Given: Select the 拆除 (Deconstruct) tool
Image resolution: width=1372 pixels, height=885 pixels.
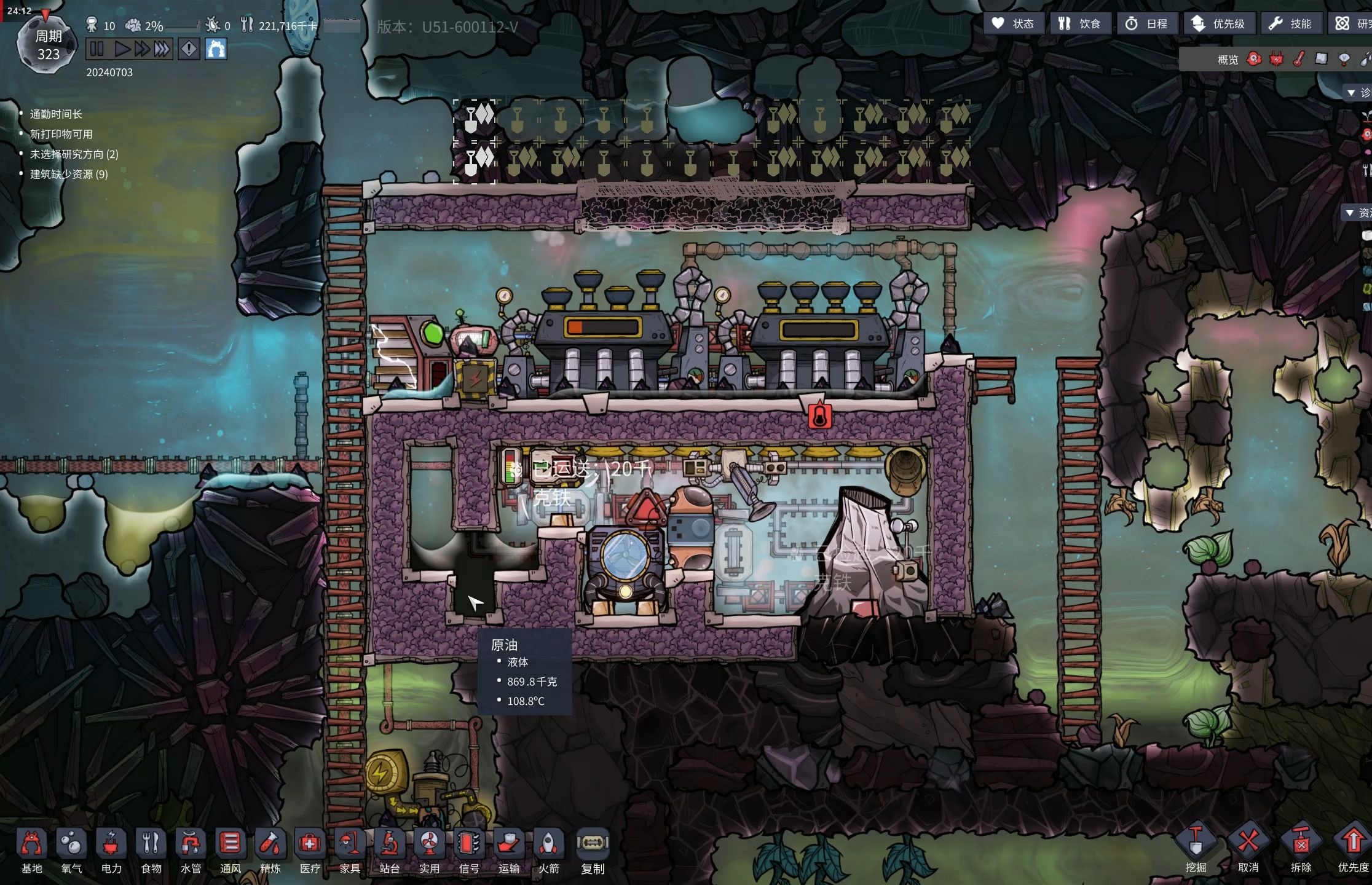Looking at the screenshot, I should [x=1301, y=849].
